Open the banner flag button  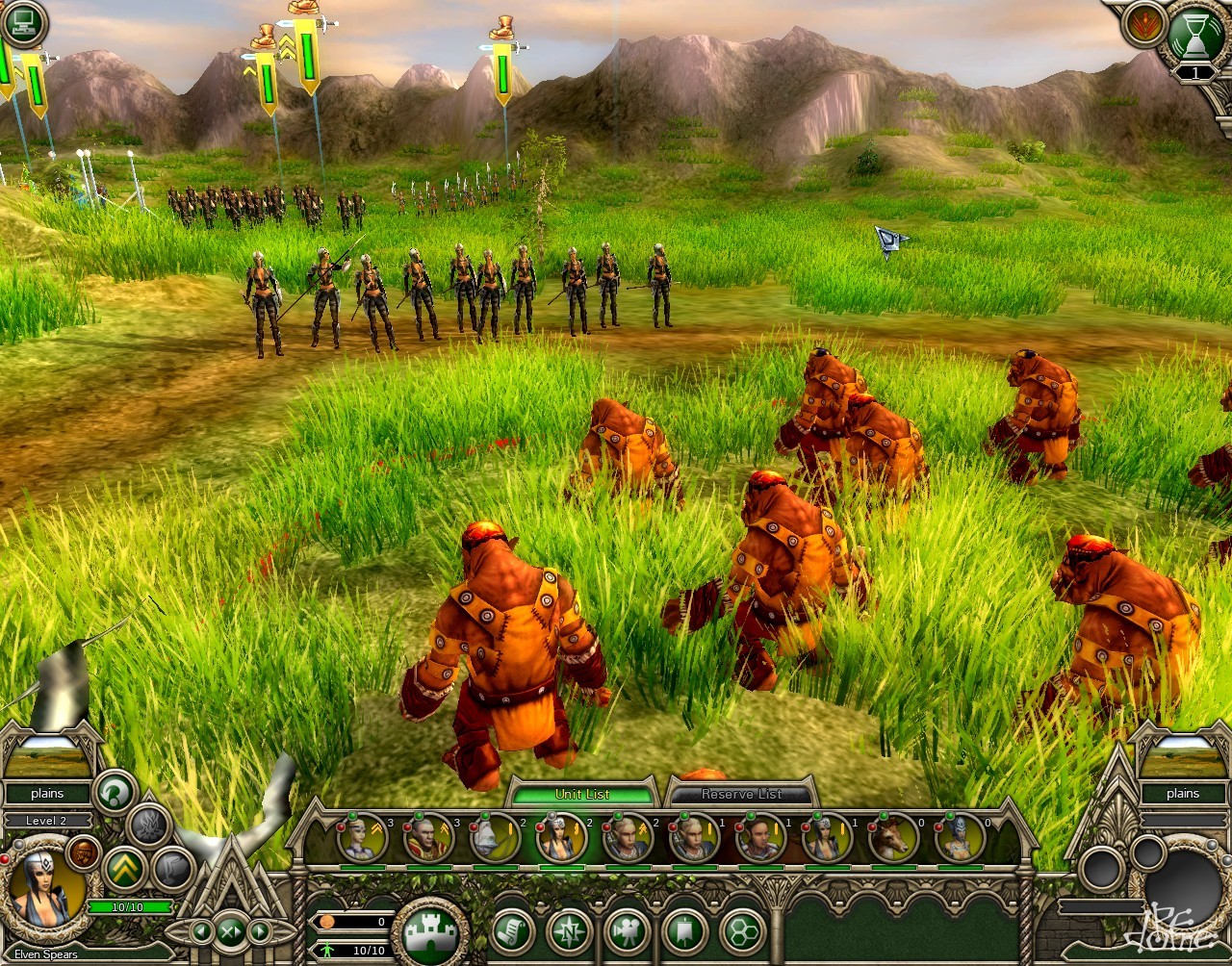(684, 930)
